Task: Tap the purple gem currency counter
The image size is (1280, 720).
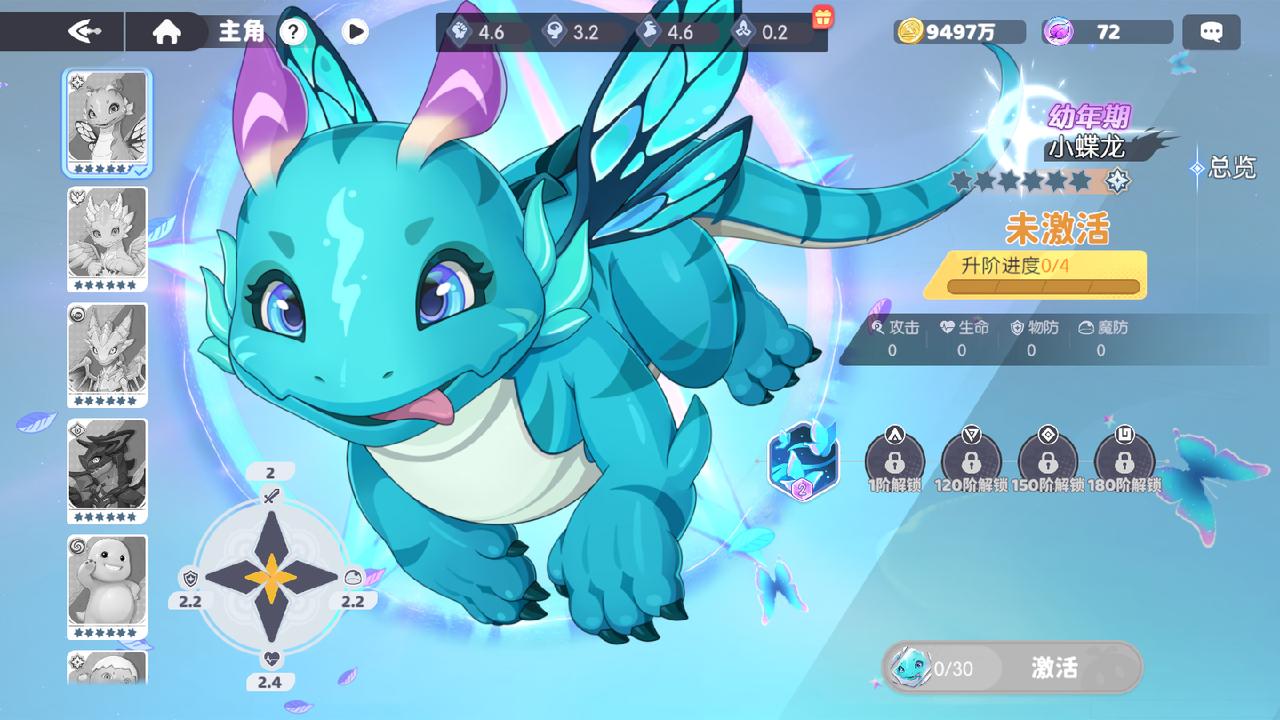Action: pyautogui.click(x=1105, y=32)
